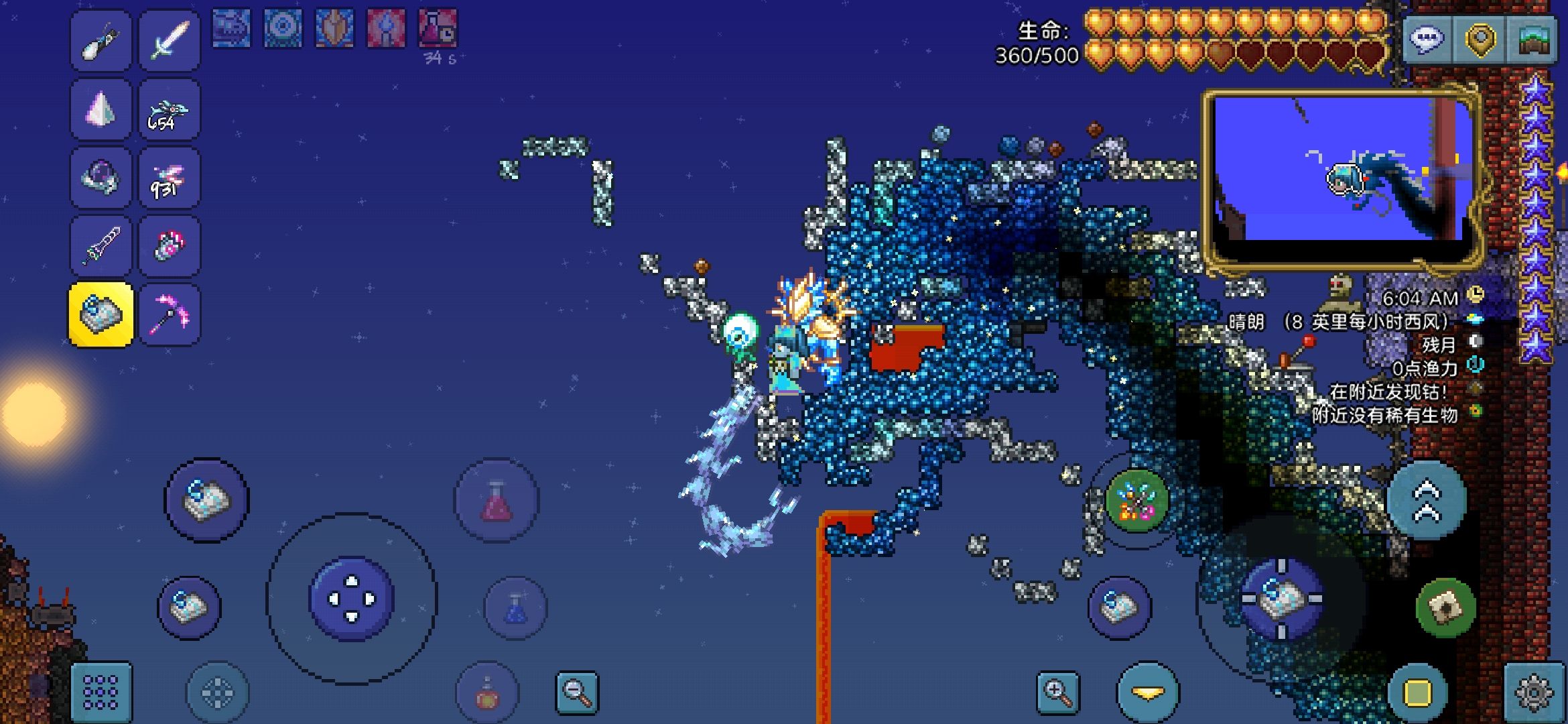Image resolution: width=1568 pixels, height=724 pixels.
Task: Zoom out with the minus magnifier
Action: click(x=577, y=692)
